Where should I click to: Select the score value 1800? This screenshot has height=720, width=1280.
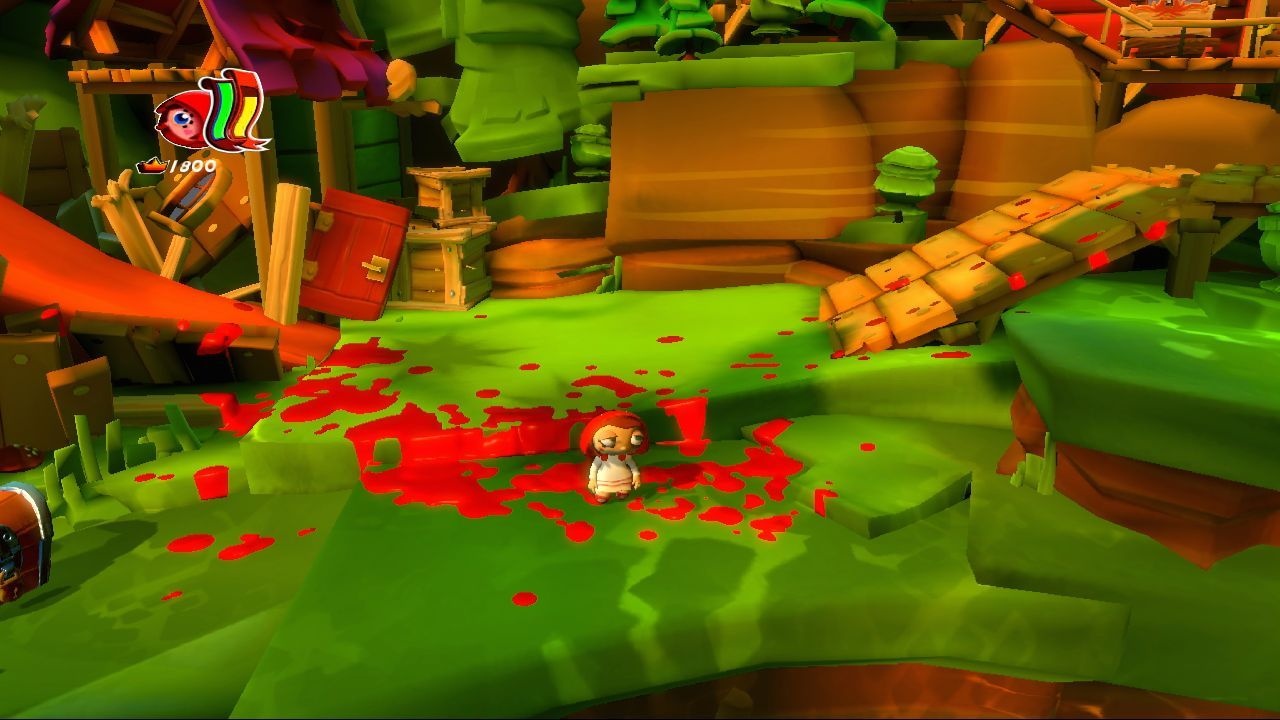coord(192,164)
